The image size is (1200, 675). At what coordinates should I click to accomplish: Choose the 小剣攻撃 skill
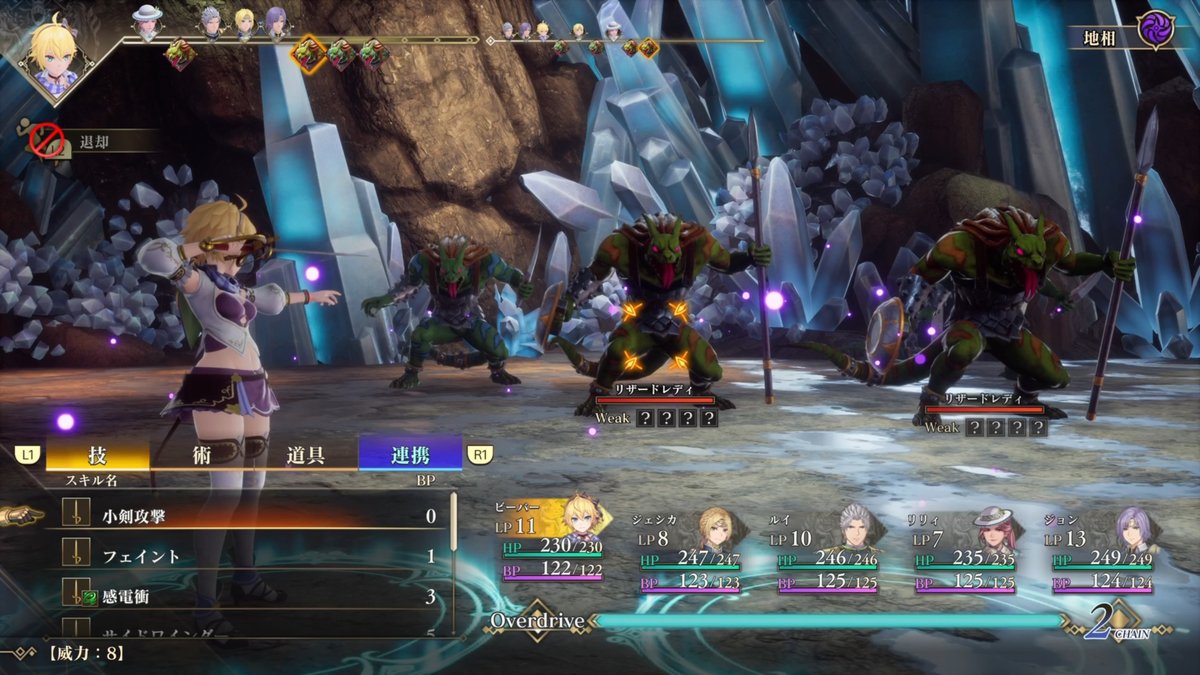click(x=250, y=517)
